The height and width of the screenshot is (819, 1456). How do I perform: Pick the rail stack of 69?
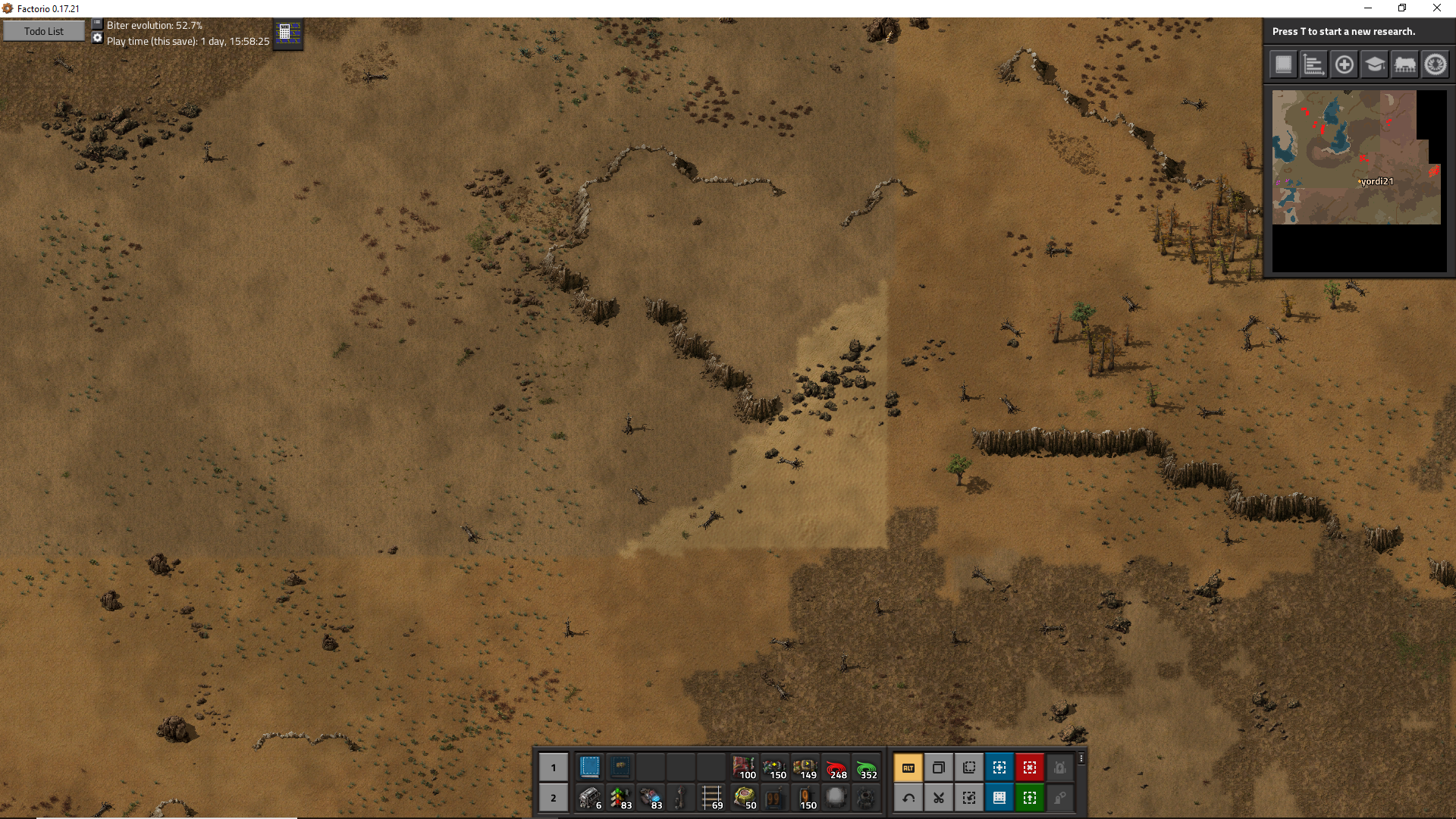click(x=711, y=798)
